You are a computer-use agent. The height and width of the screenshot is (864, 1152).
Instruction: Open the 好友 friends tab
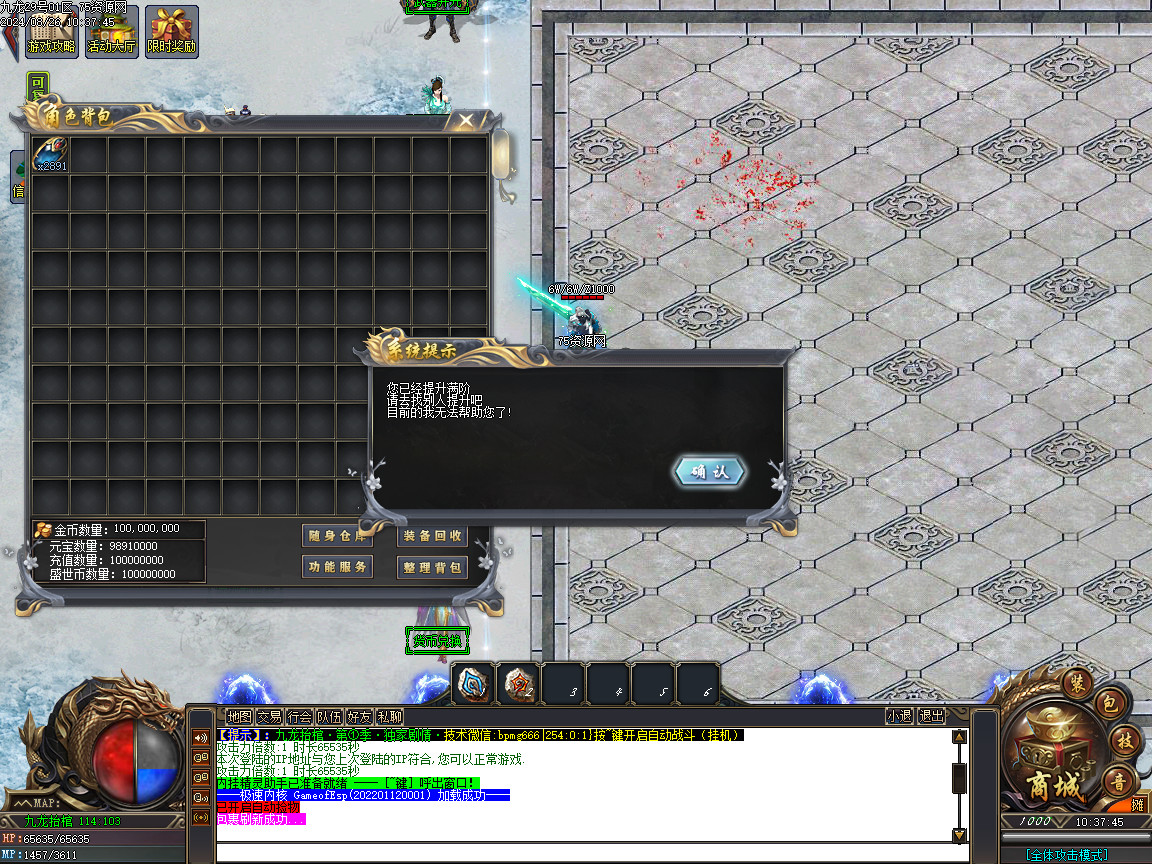(x=360, y=716)
